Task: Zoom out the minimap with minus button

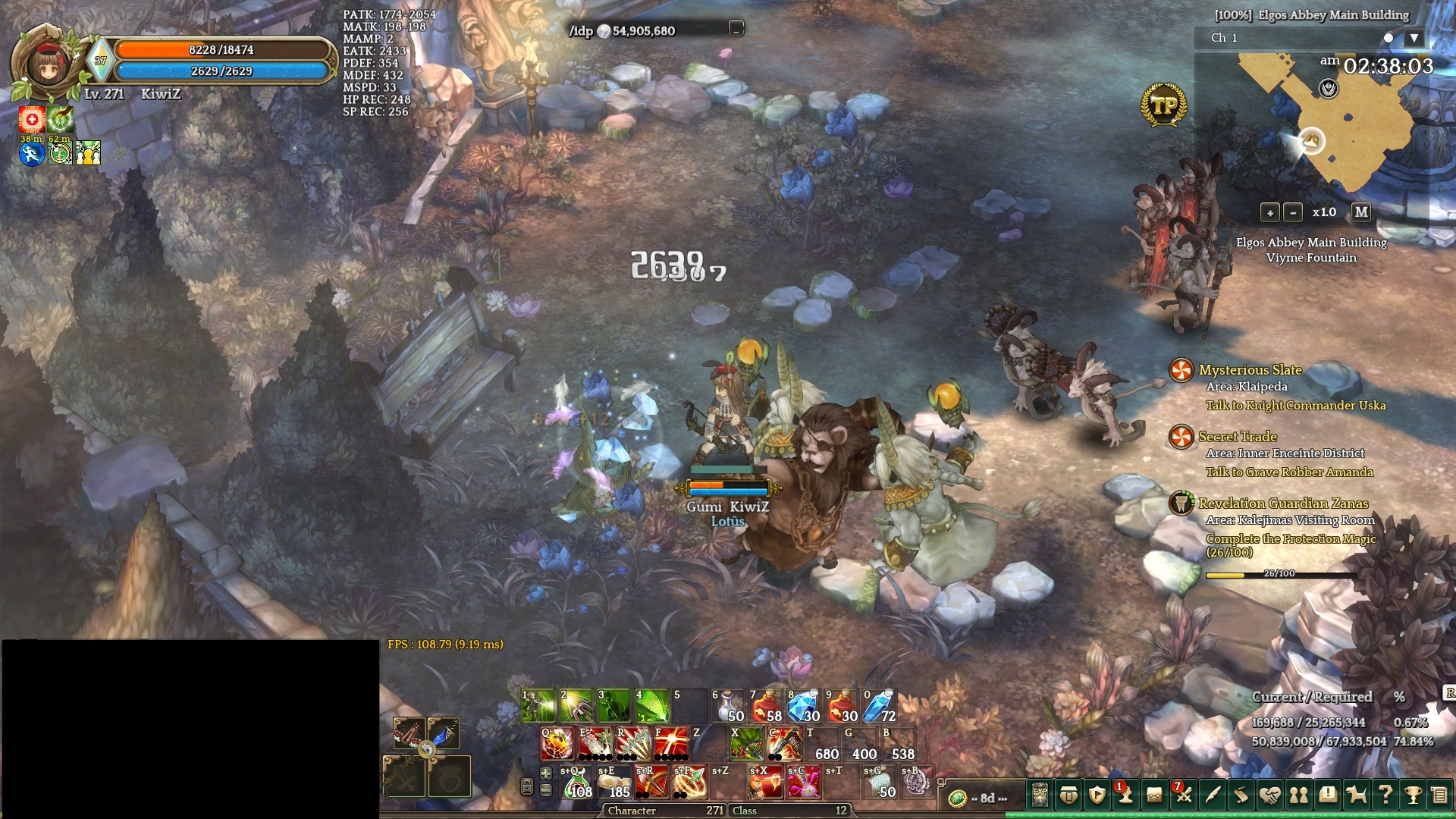Action: (x=1293, y=213)
